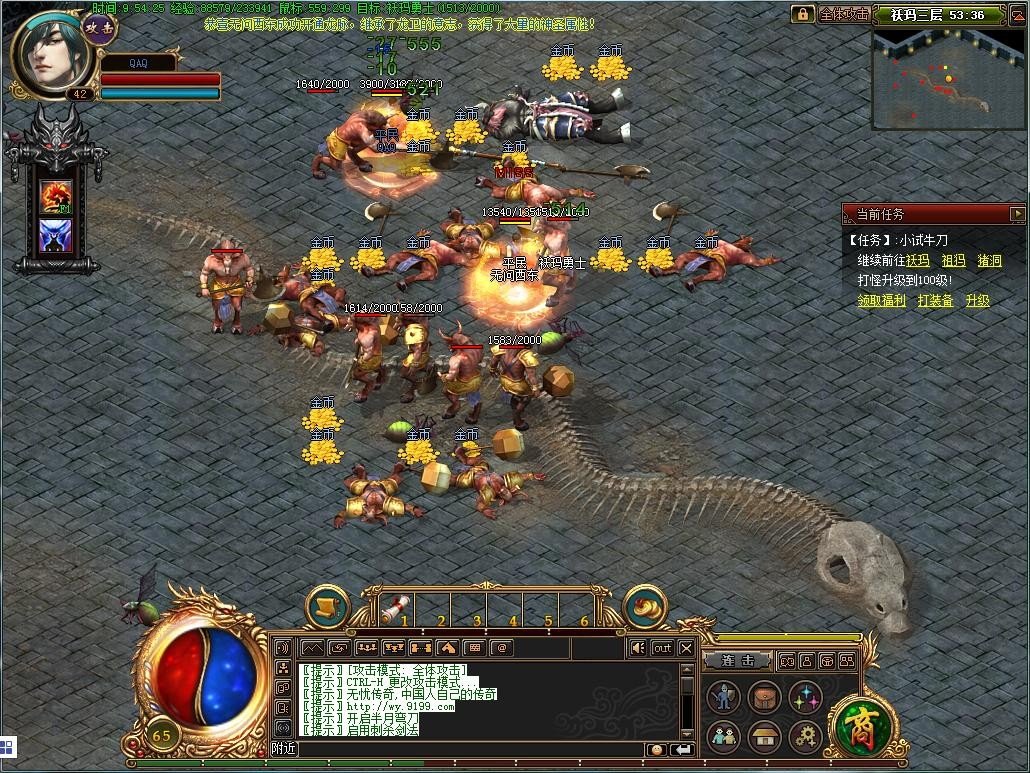The width and height of the screenshot is (1030, 773).
Task: Open the bag inventory icon
Action: coord(764,697)
